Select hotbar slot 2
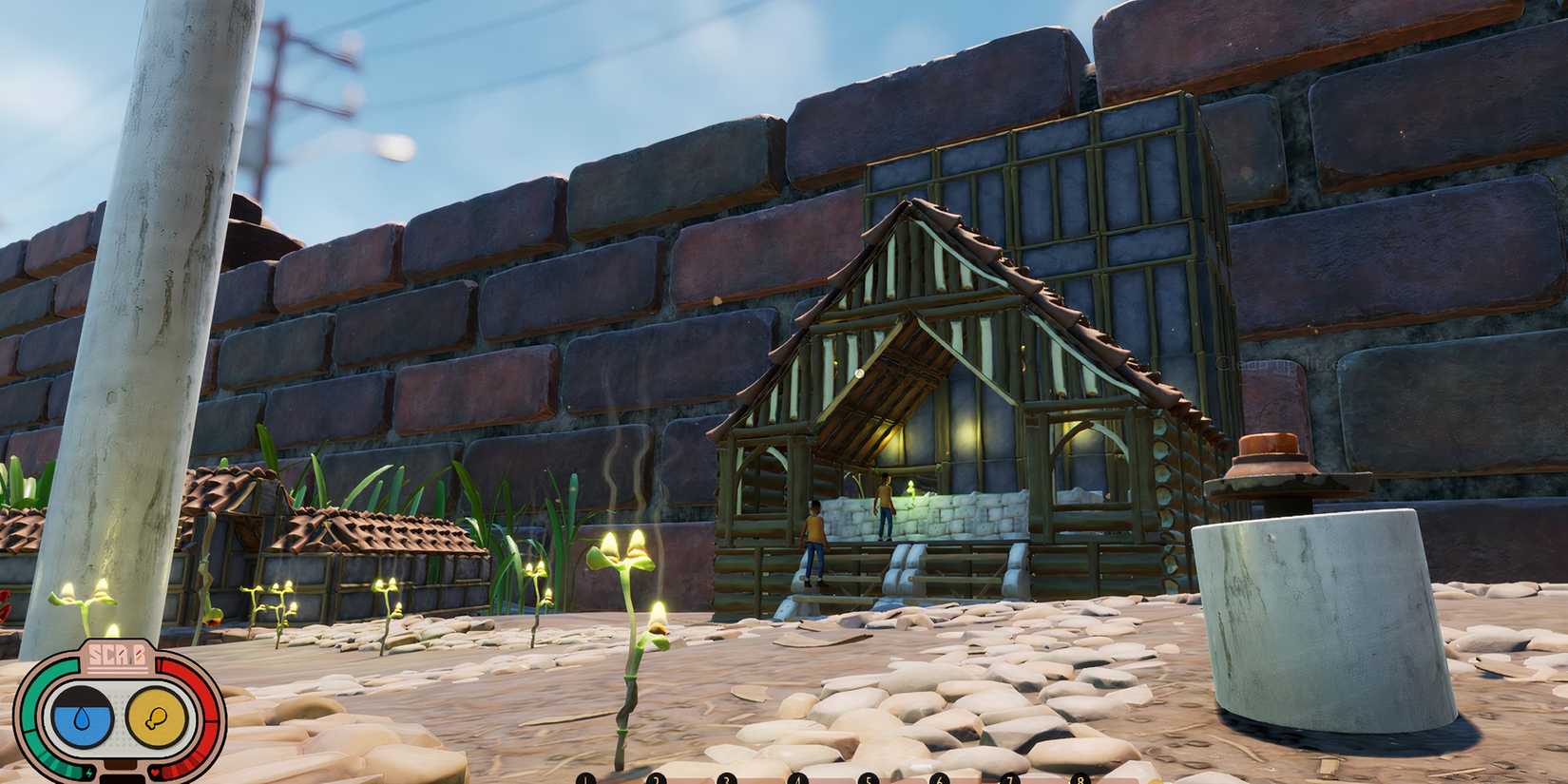Image resolution: width=1568 pixels, height=784 pixels. pos(656,779)
